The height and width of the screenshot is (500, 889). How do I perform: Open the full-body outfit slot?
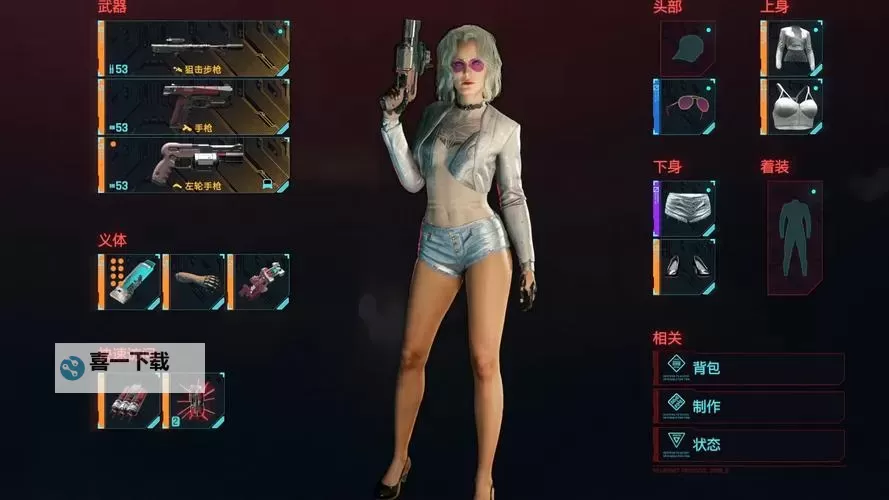pyautogui.click(x=794, y=237)
